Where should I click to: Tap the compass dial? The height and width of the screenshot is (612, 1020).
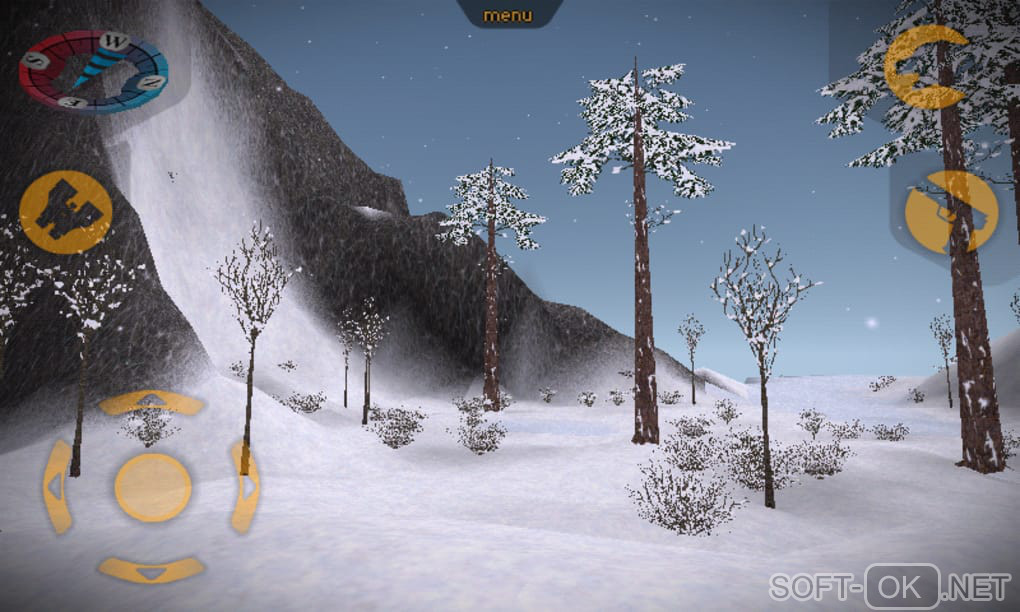click(x=94, y=71)
